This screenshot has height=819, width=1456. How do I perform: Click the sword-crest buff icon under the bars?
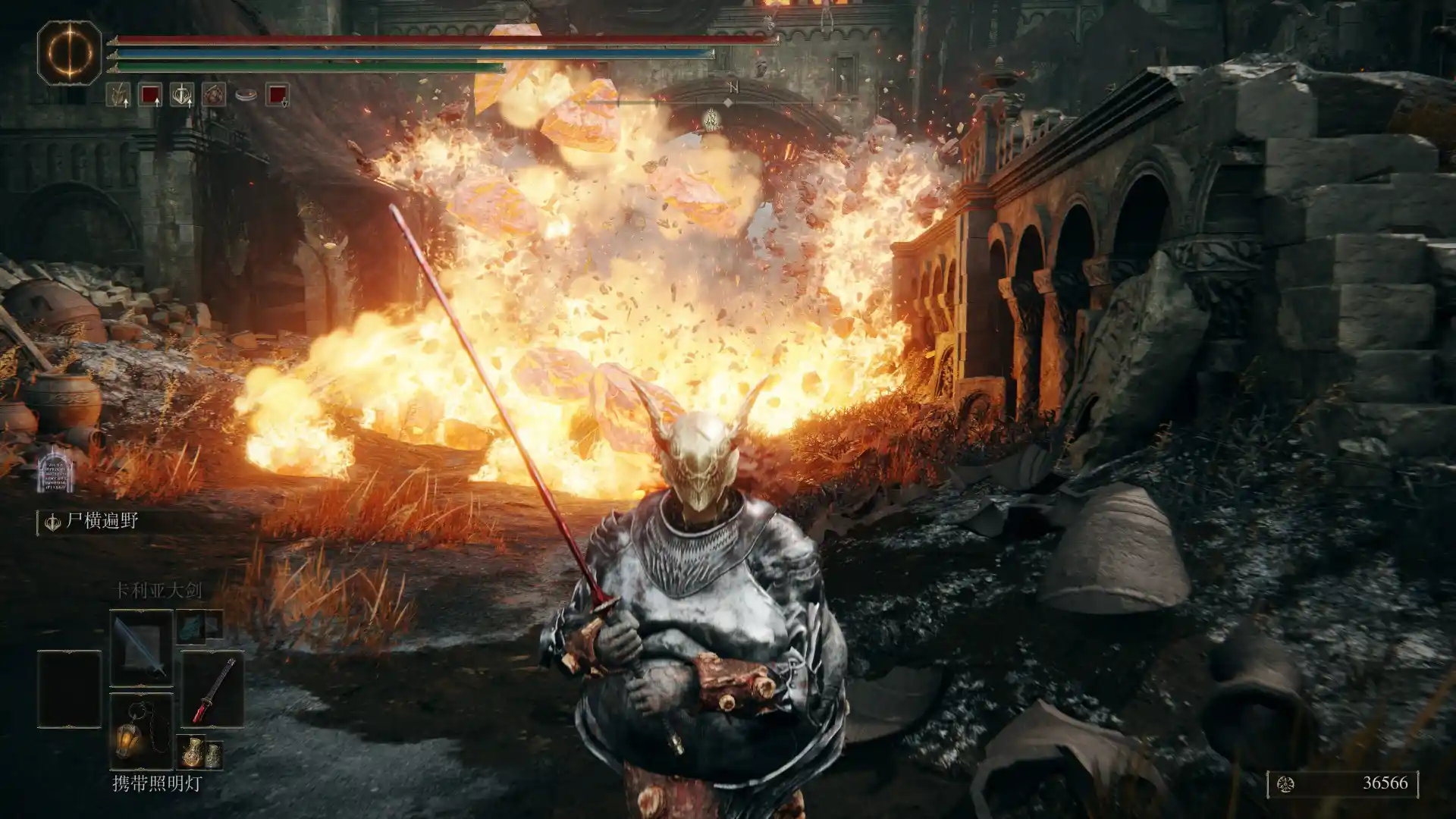click(x=180, y=96)
